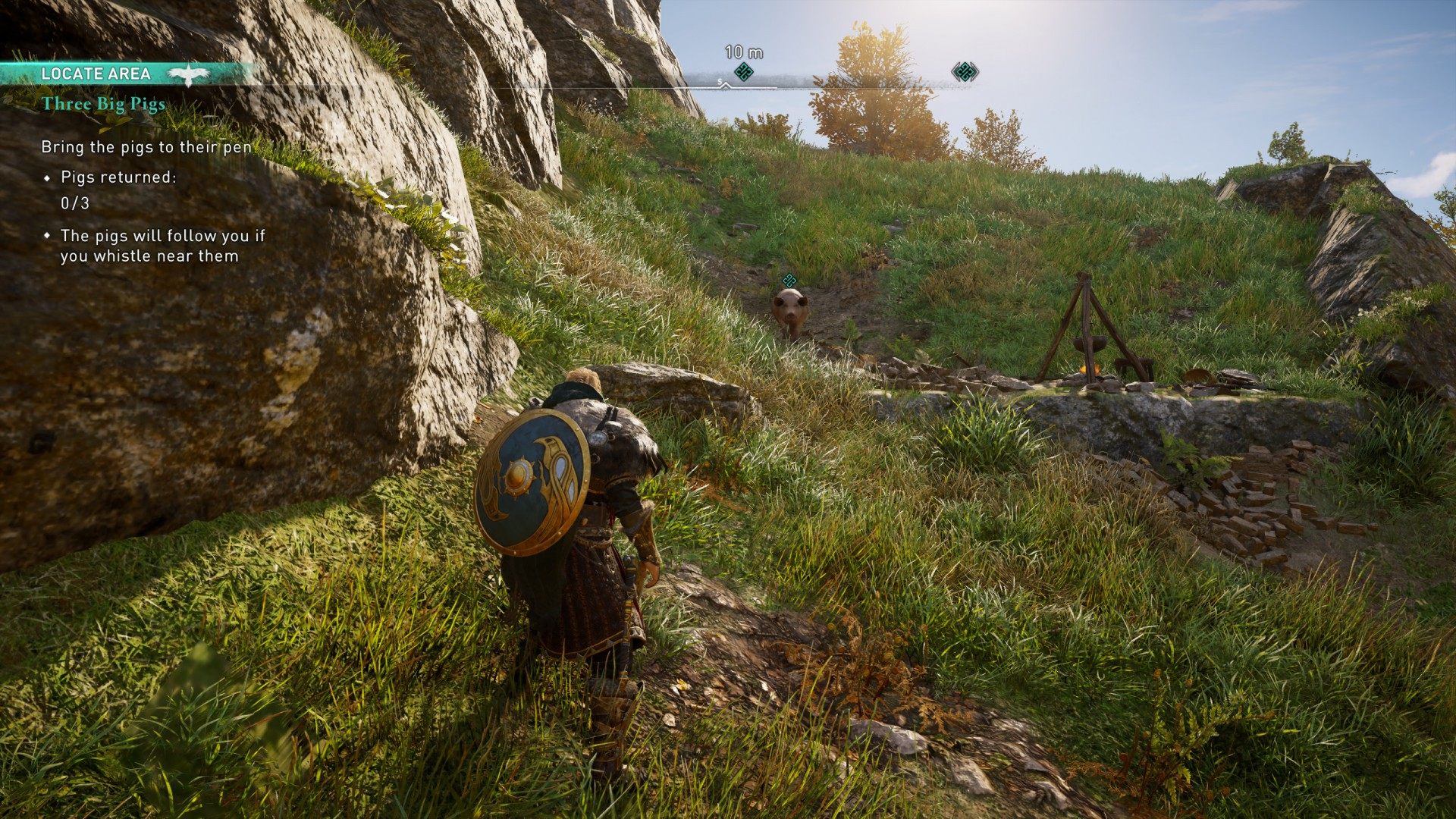Click the raven icon on the Locate Area banner
Image resolution: width=1456 pixels, height=819 pixels.
187,74
